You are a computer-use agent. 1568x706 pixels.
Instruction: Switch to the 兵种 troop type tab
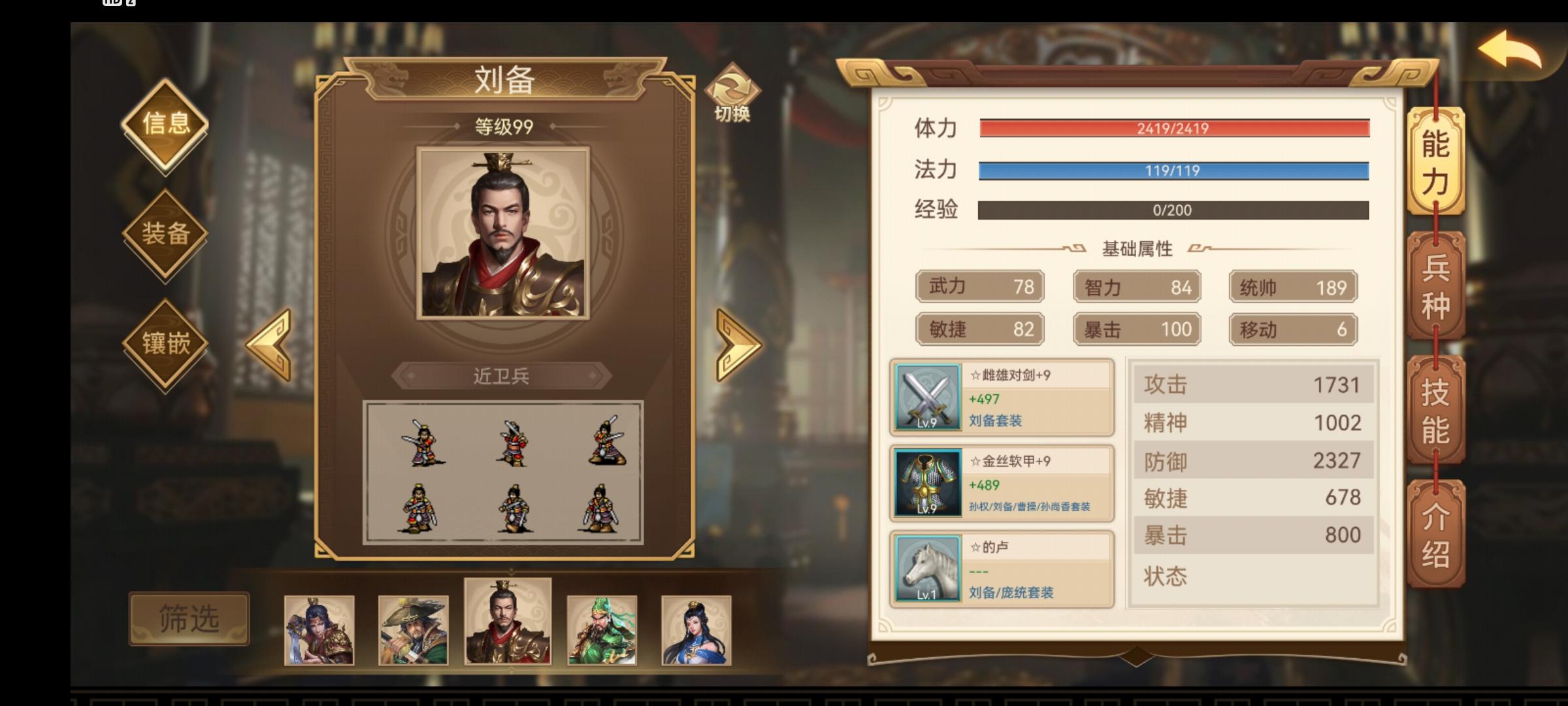[x=1435, y=286]
